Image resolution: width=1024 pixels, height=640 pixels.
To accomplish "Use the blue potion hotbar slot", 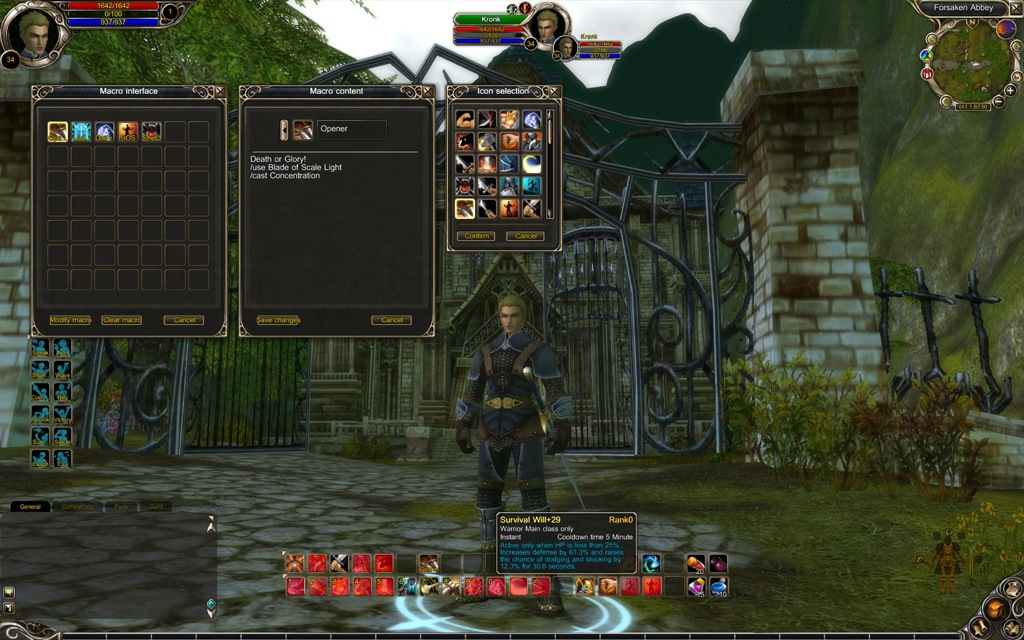I will (x=718, y=586).
